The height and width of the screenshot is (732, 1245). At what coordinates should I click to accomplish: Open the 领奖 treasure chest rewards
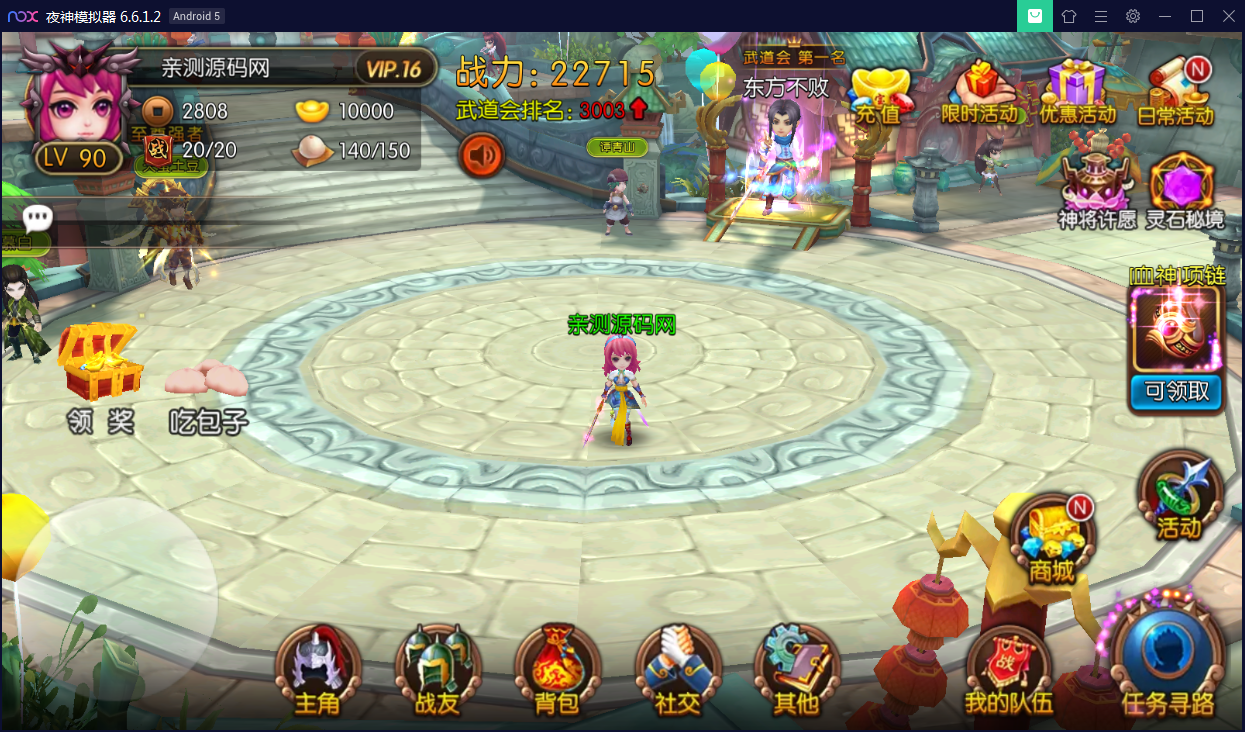[x=99, y=375]
